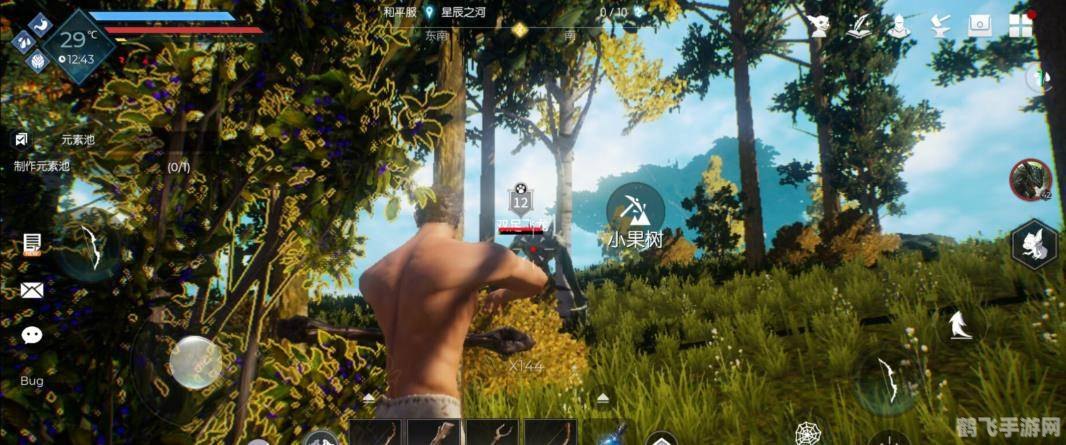
Task: Activate the spider web skill
Action: pos(808,434)
